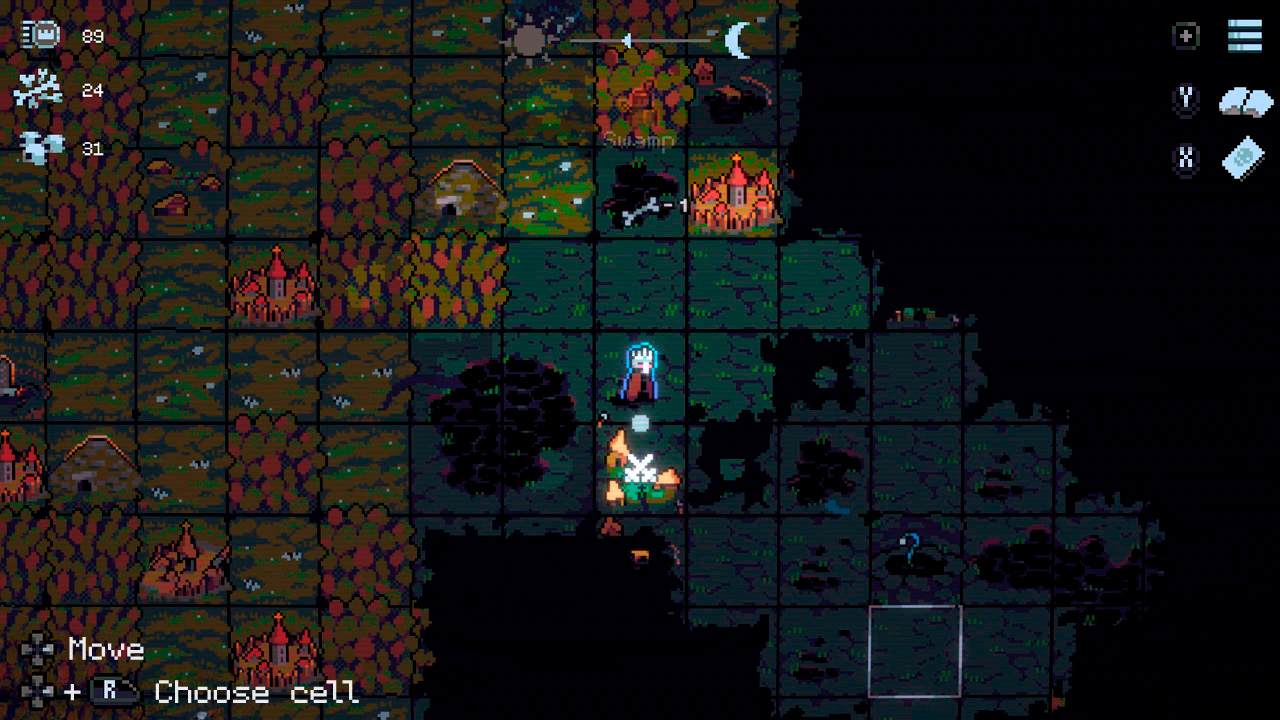The height and width of the screenshot is (720, 1280).
Task: Open the spellbook tome icon
Action: click(x=1243, y=159)
